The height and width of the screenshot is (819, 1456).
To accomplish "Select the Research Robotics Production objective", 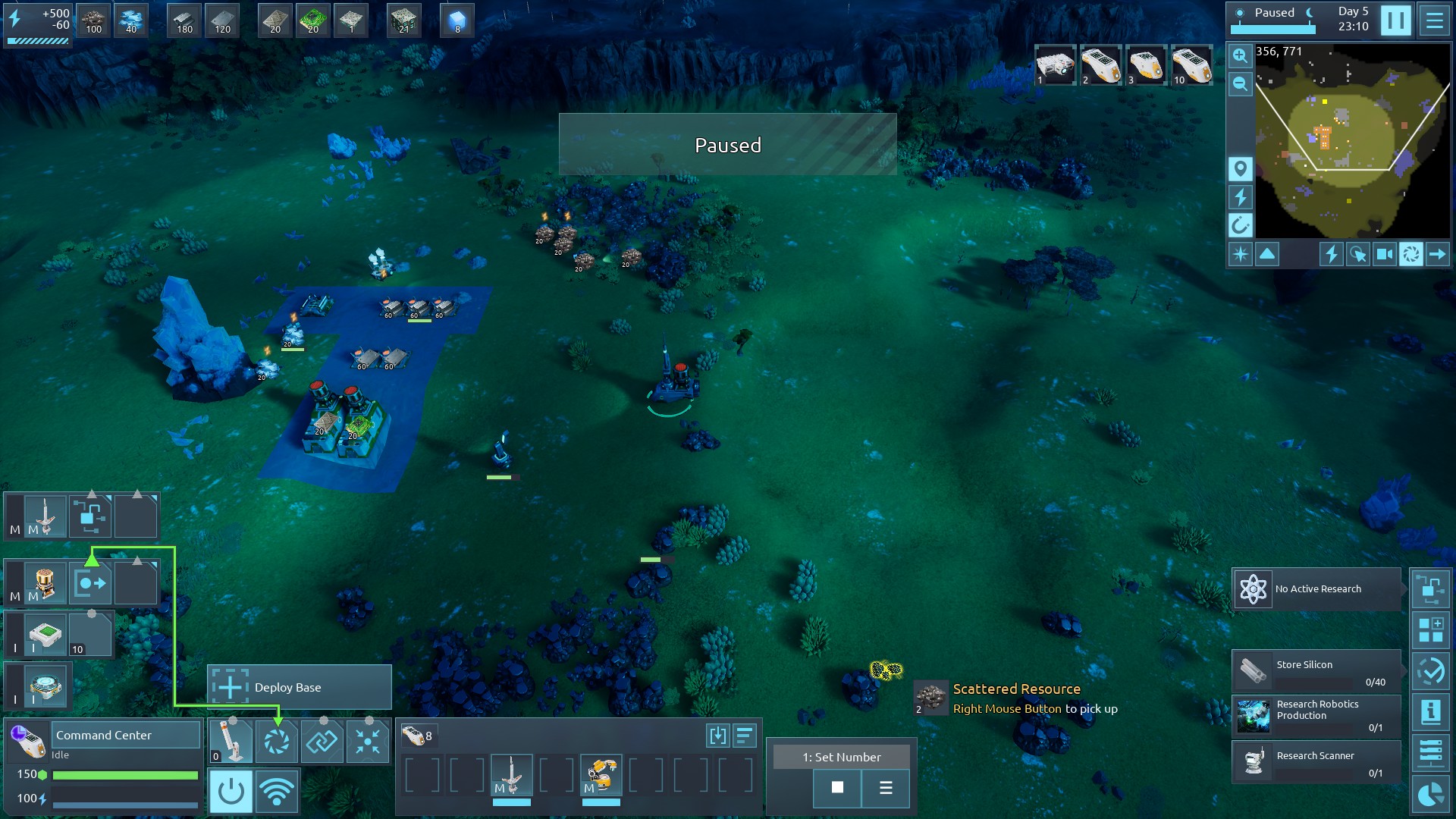I will [x=1316, y=716].
